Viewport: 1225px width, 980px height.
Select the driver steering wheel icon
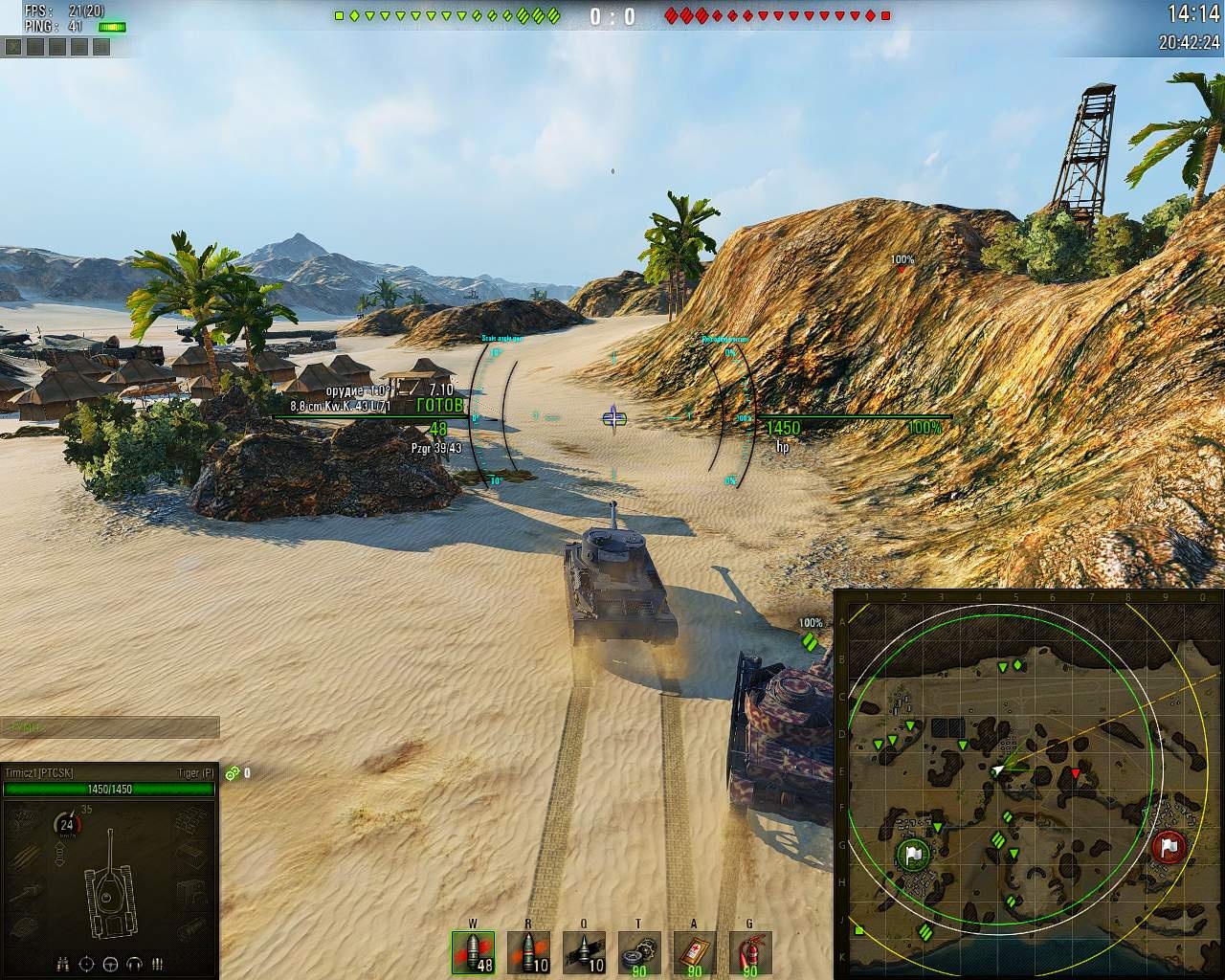(x=110, y=964)
